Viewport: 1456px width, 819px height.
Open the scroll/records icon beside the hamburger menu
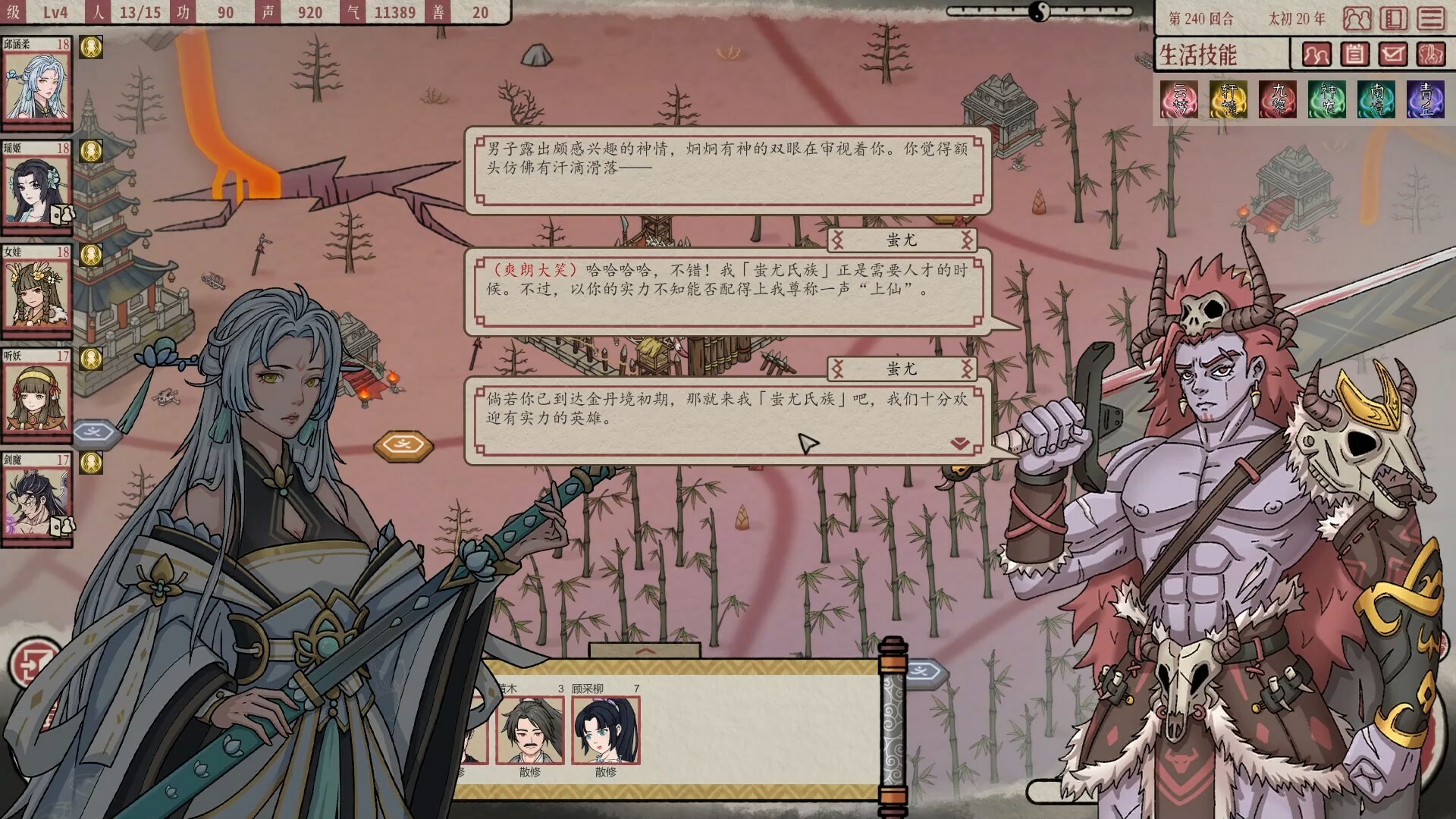(1393, 18)
